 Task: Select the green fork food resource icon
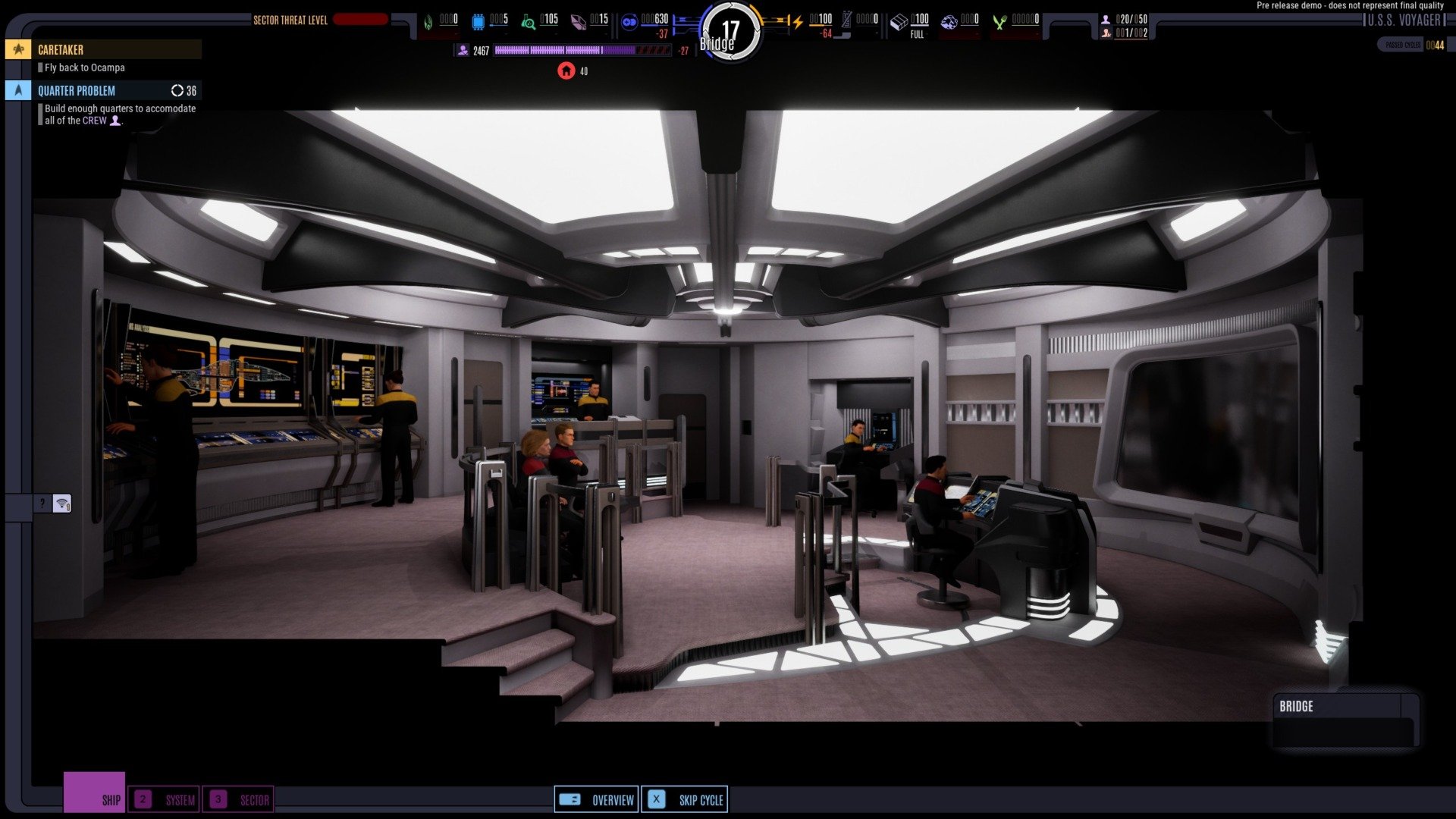tap(999, 22)
